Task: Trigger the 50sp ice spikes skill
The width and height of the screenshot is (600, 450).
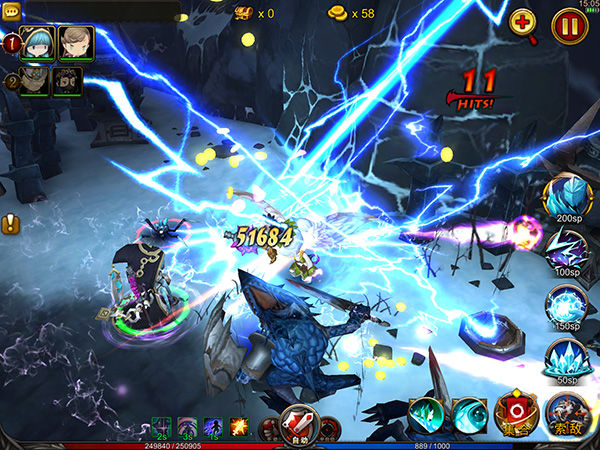Action: click(x=567, y=358)
